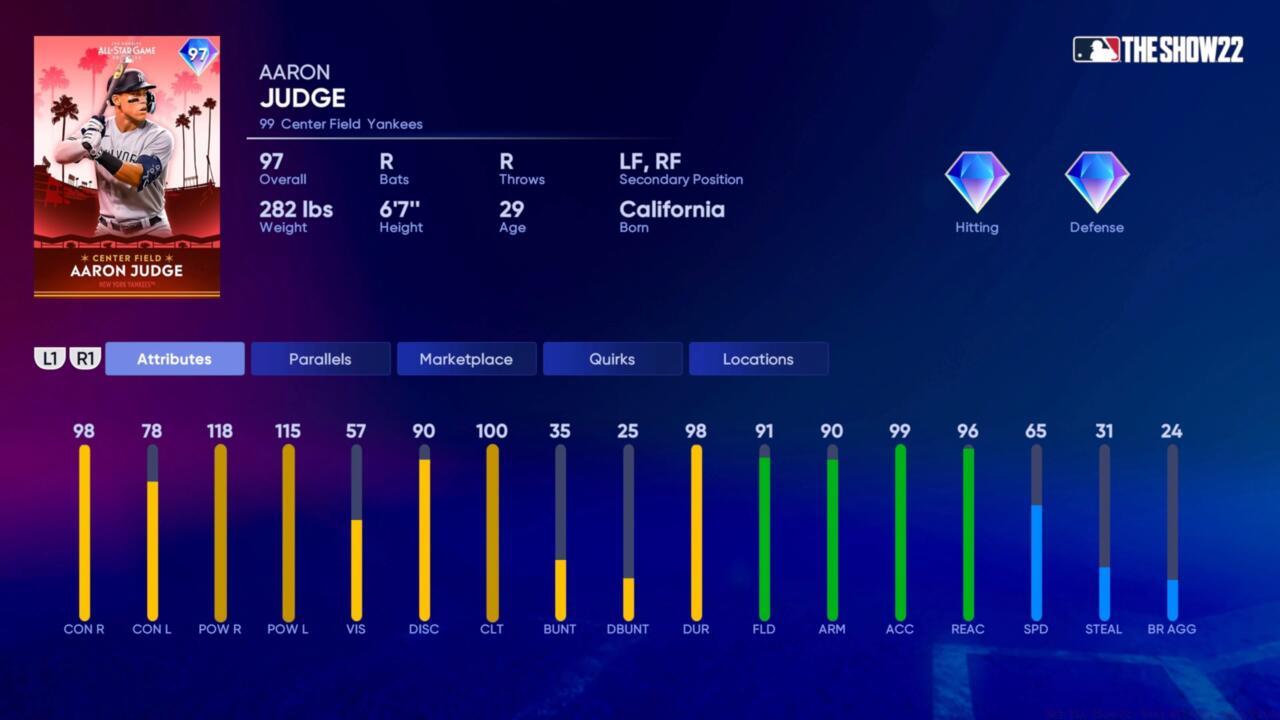The width and height of the screenshot is (1280, 720).
Task: Select the Quirks tab
Action: [x=612, y=359]
